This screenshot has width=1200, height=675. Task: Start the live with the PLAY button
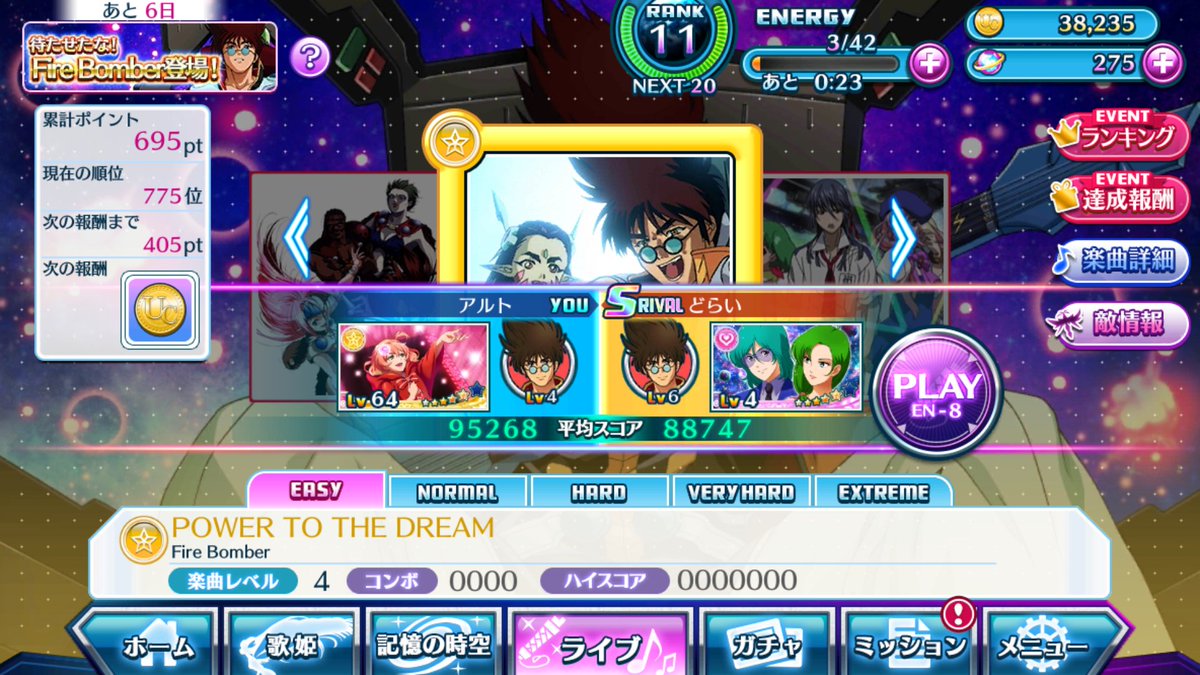(936, 391)
